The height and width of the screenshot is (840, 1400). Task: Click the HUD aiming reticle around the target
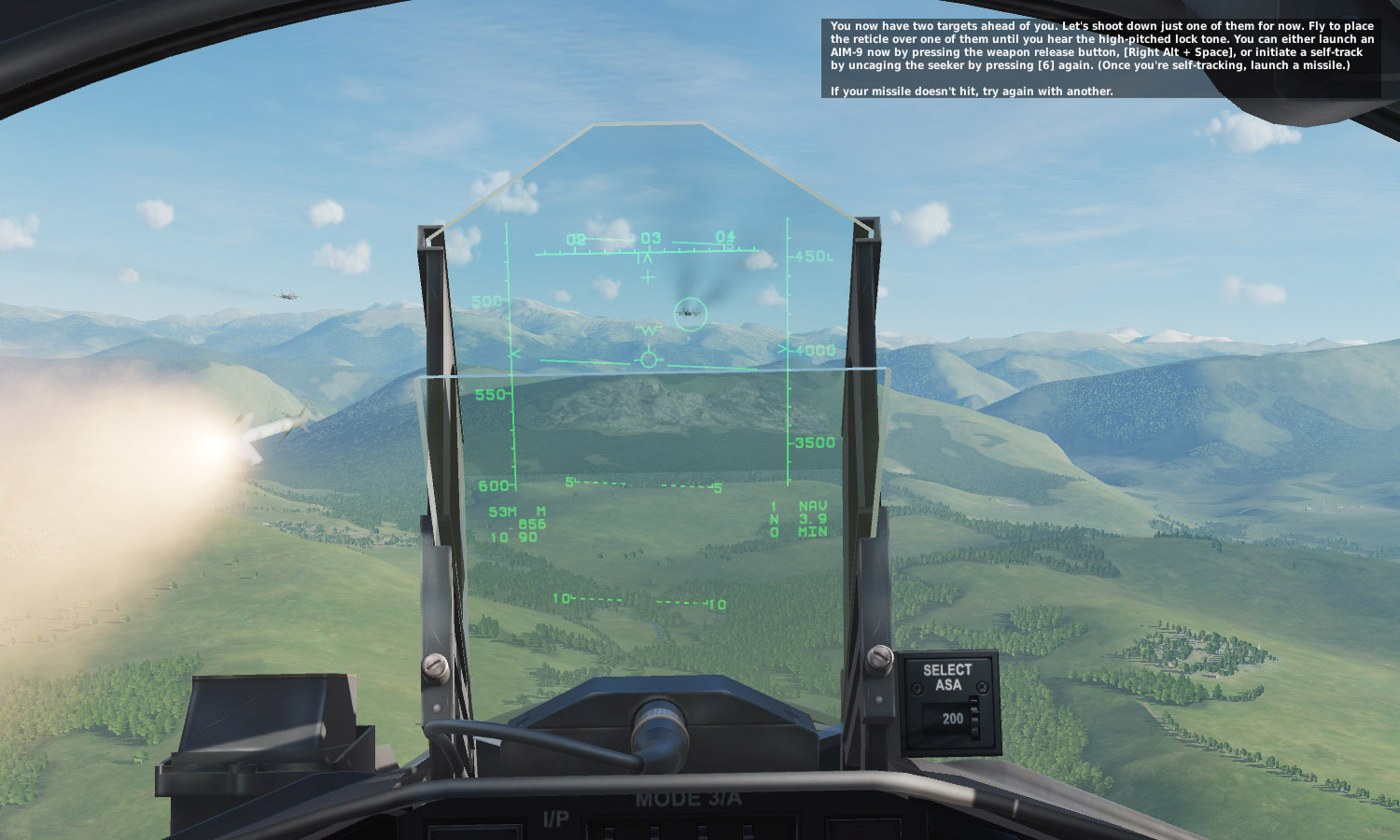pyautogui.click(x=689, y=313)
